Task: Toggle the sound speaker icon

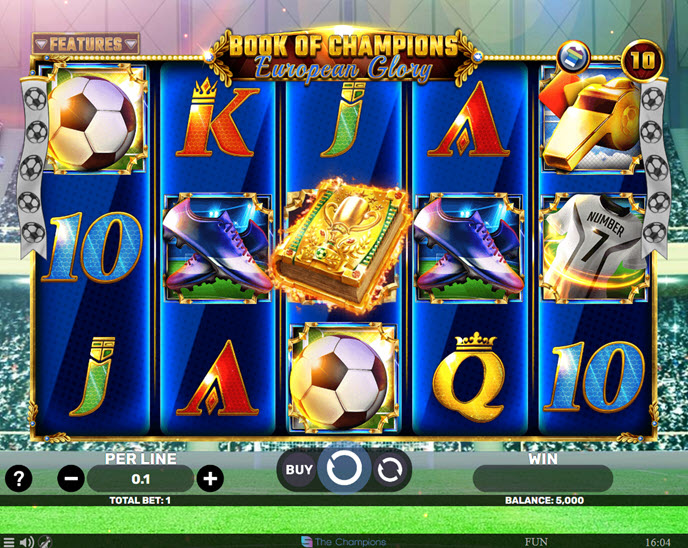Action: coord(27,542)
